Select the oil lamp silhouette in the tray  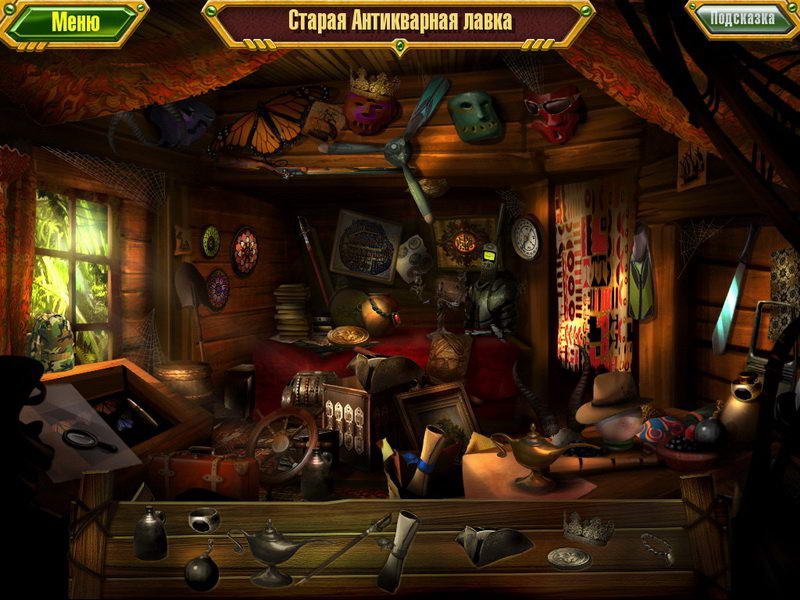[269, 549]
